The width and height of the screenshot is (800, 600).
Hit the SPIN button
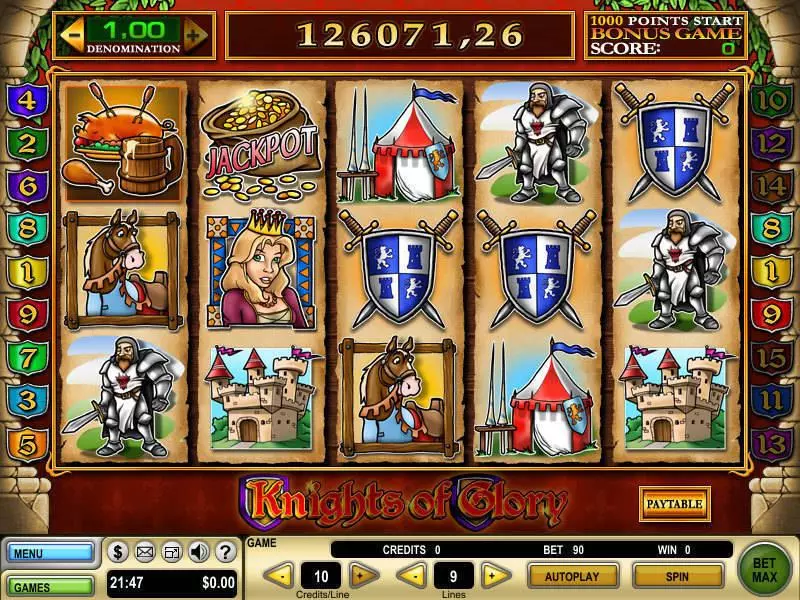(x=678, y=576)
